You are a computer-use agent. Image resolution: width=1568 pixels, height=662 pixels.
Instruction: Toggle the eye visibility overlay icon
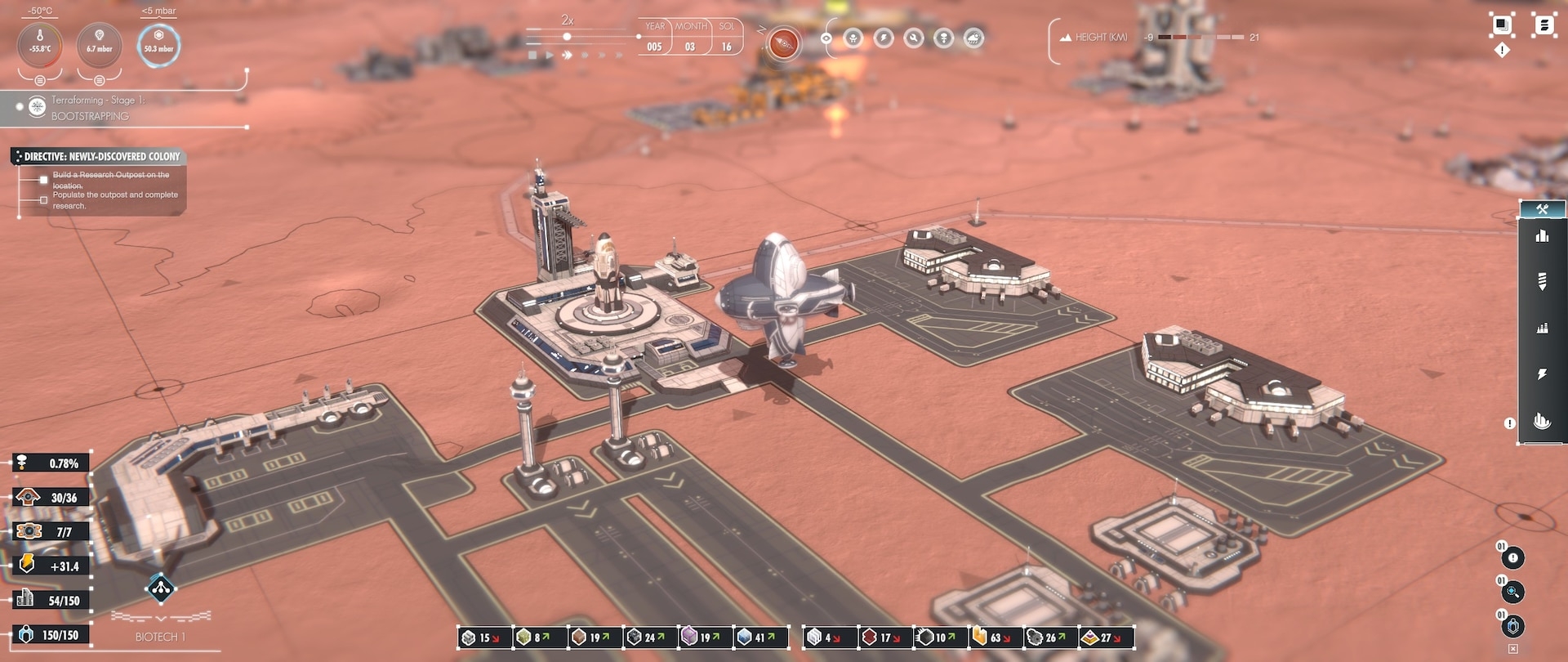click(x=826, y=38)
